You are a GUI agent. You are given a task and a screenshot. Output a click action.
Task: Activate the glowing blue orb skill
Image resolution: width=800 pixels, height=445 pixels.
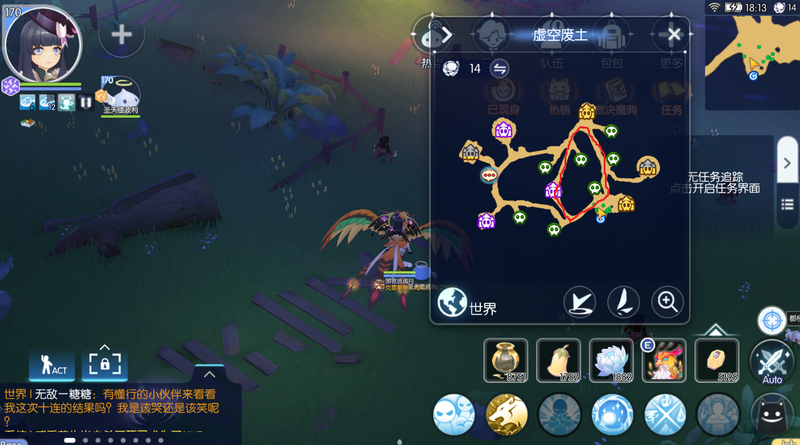611,414
